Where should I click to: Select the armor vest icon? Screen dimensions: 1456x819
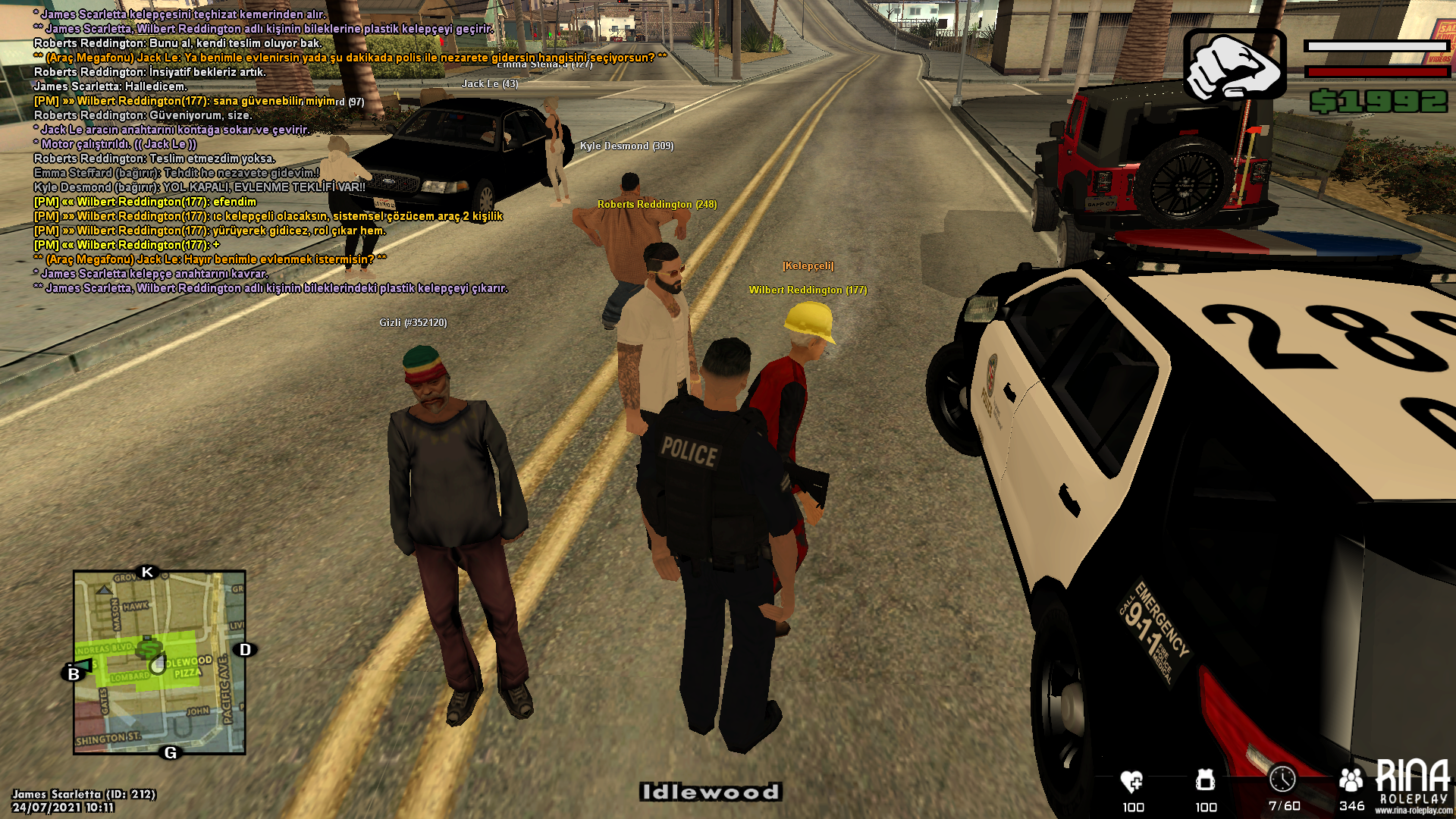1205,780
